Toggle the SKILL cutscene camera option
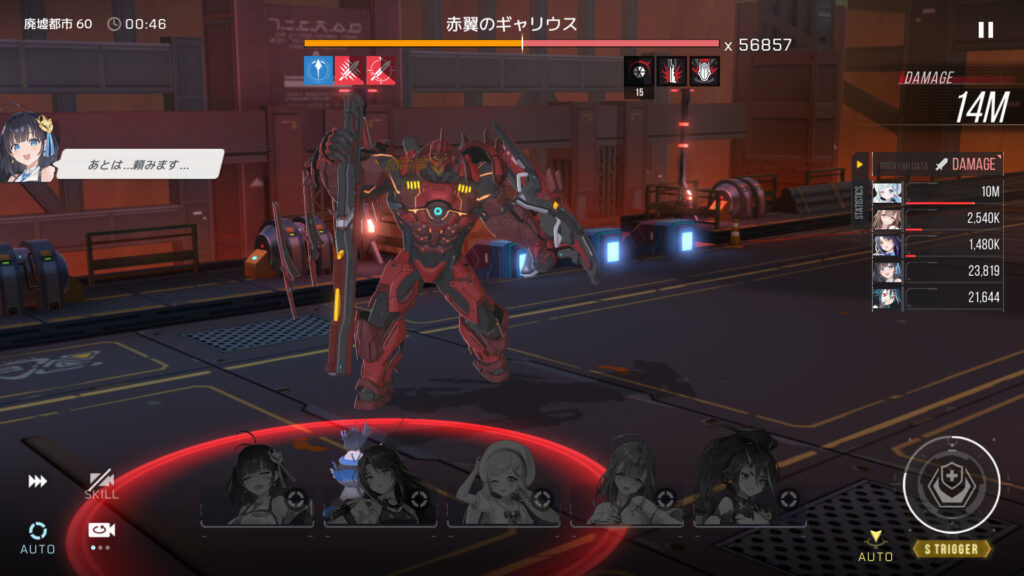1024x576 pixels. pos(100,485)
